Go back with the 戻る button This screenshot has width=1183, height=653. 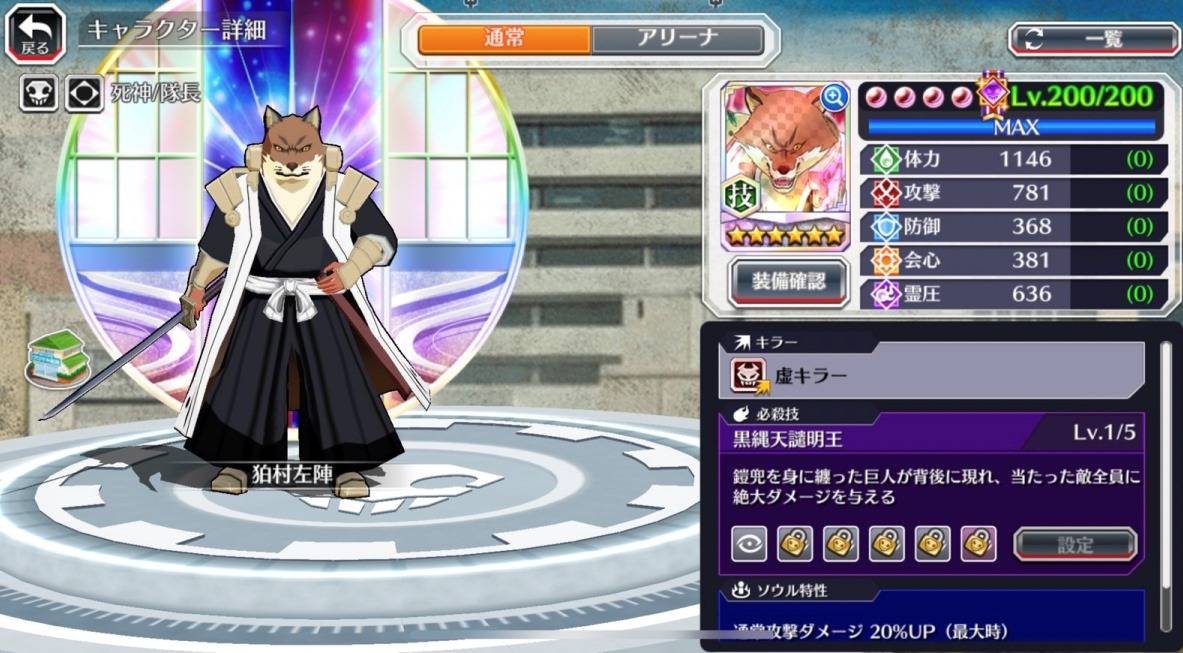click(x=34, y=32)
